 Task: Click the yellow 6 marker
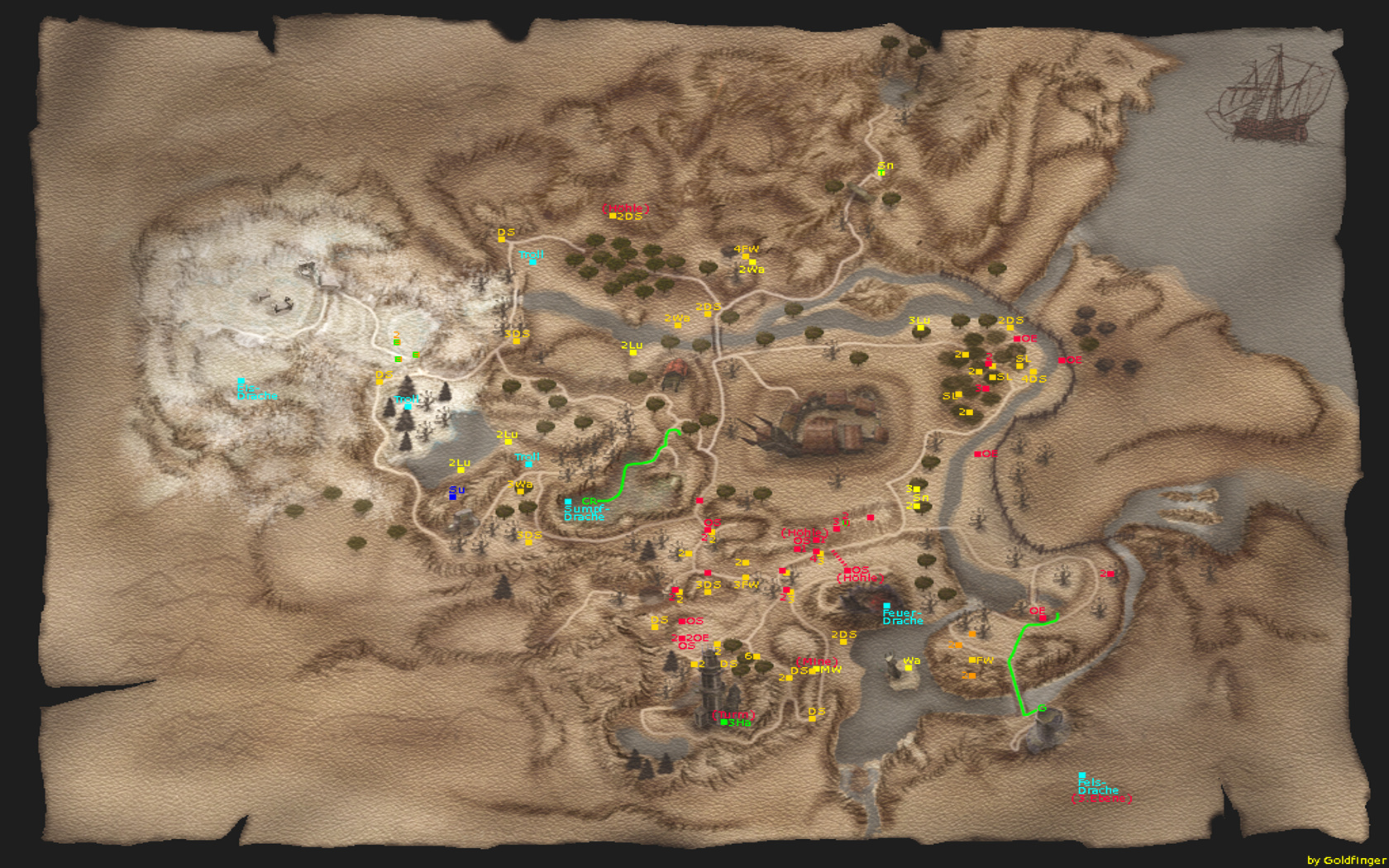pyautogui.click(x=757, y=656)
